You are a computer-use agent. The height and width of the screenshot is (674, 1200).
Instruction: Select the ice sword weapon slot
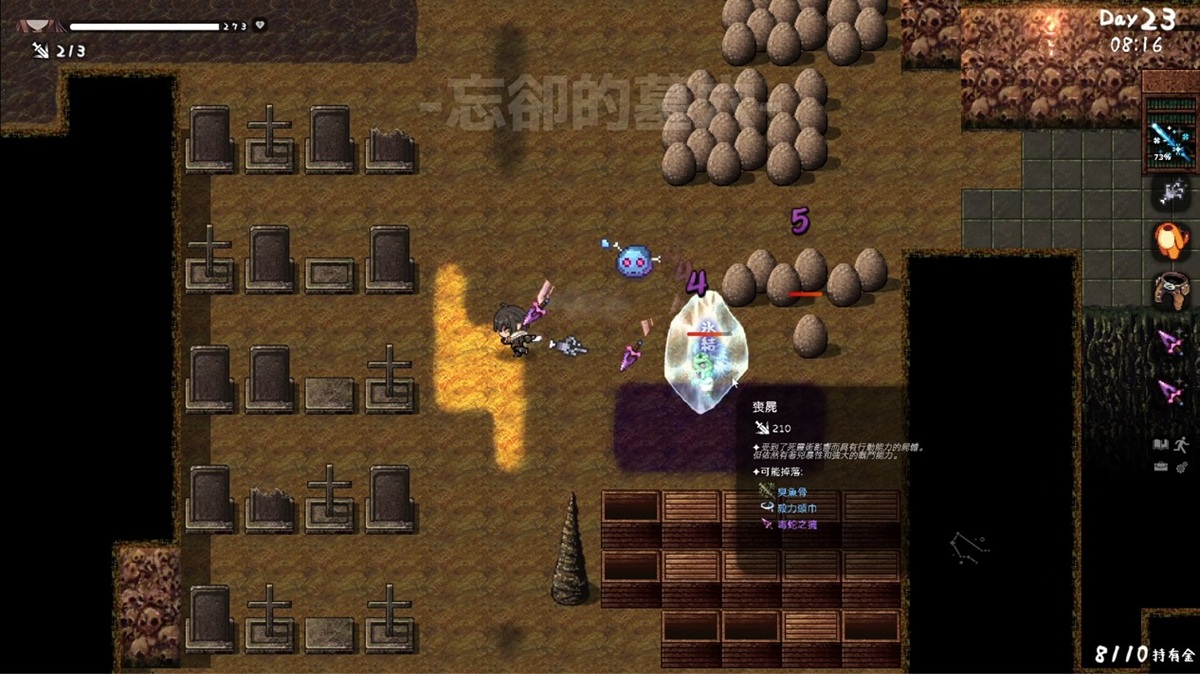point(1169,137)
